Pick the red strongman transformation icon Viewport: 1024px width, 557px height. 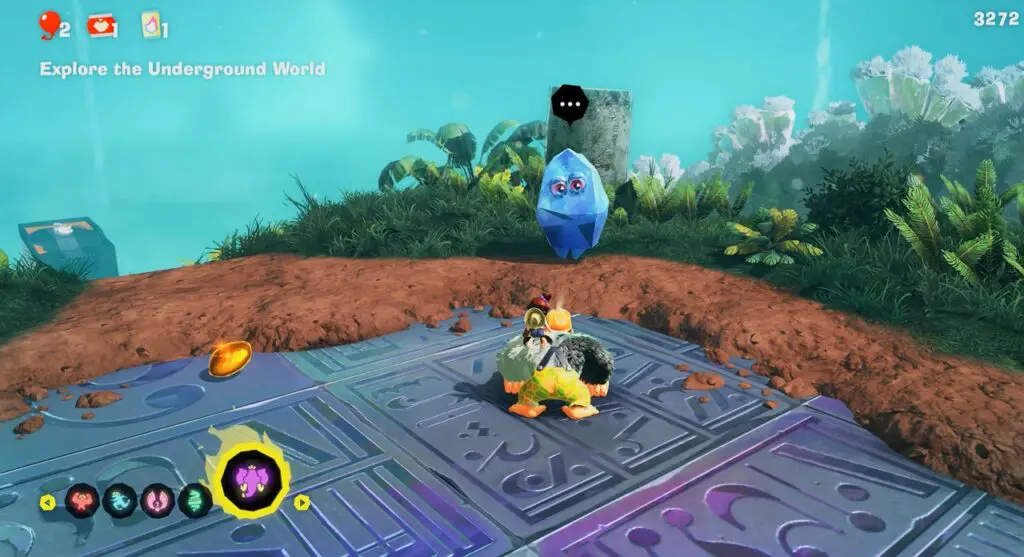coord(82,501)
